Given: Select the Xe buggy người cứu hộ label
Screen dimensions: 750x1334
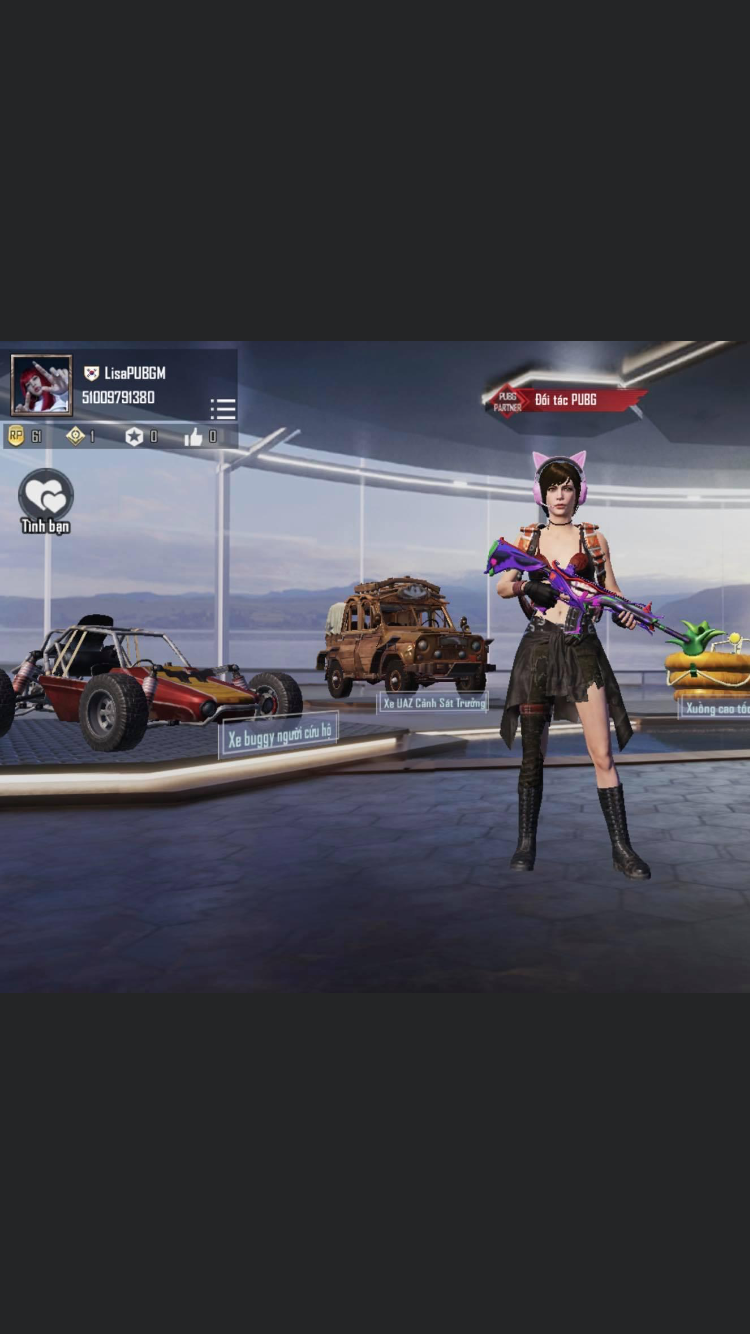Looking at the screenshot, I should pos(279,737).
